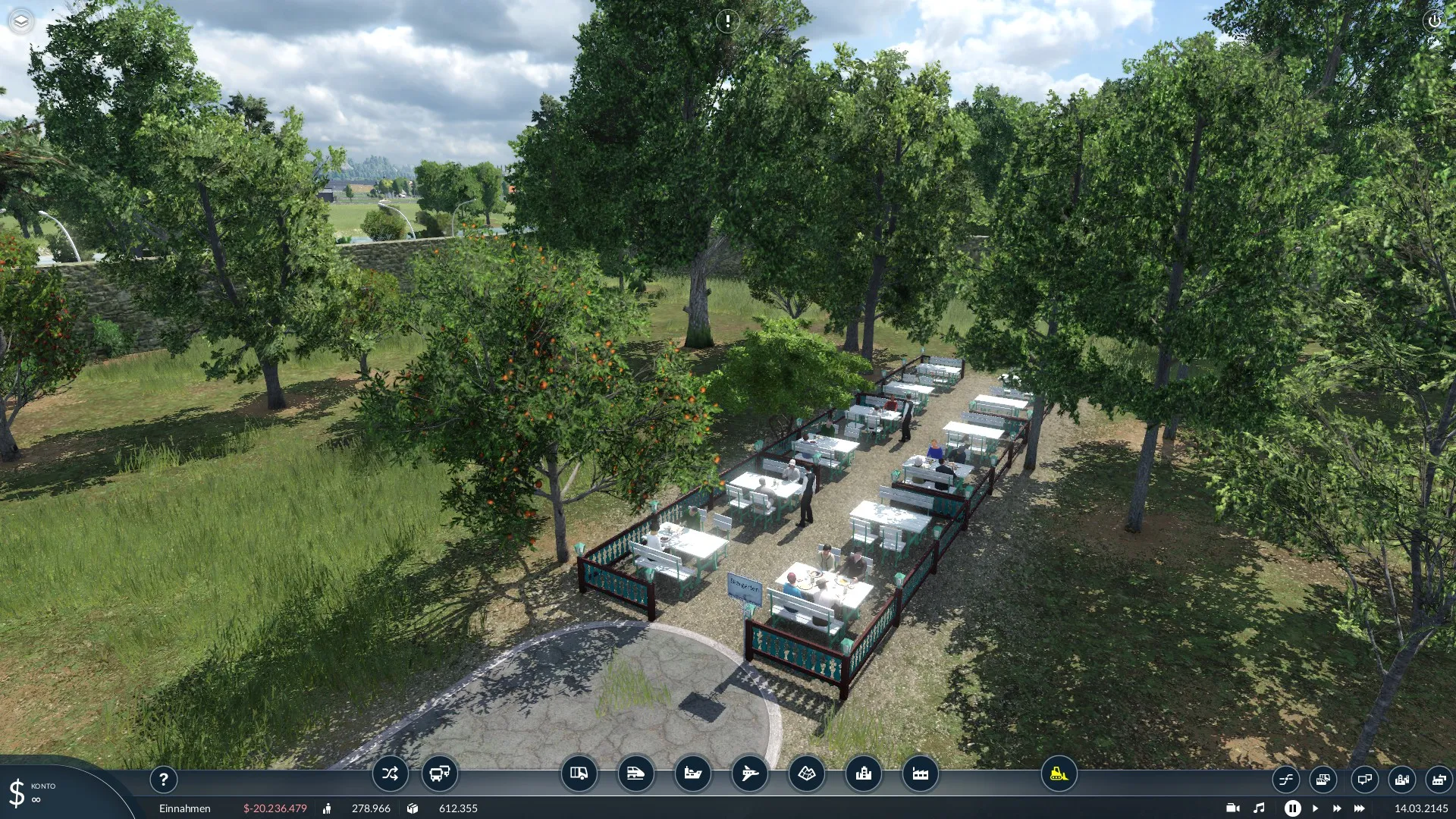The image size is (1456, 819).
Task: Open the airplane construction menu
Action: [x=749, y=774]
